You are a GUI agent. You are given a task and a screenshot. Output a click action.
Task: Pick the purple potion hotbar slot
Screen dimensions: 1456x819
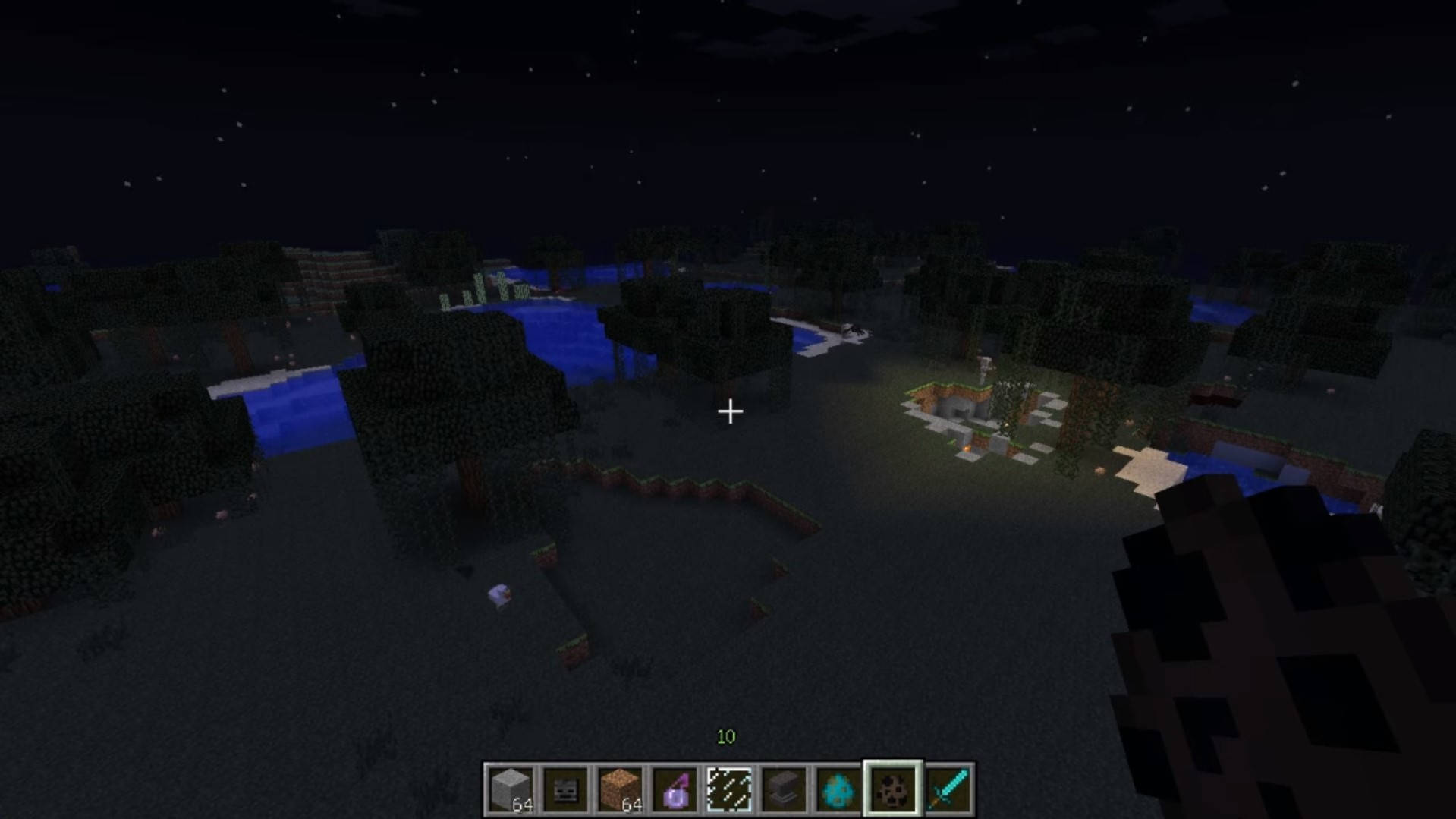coord(675,789)
